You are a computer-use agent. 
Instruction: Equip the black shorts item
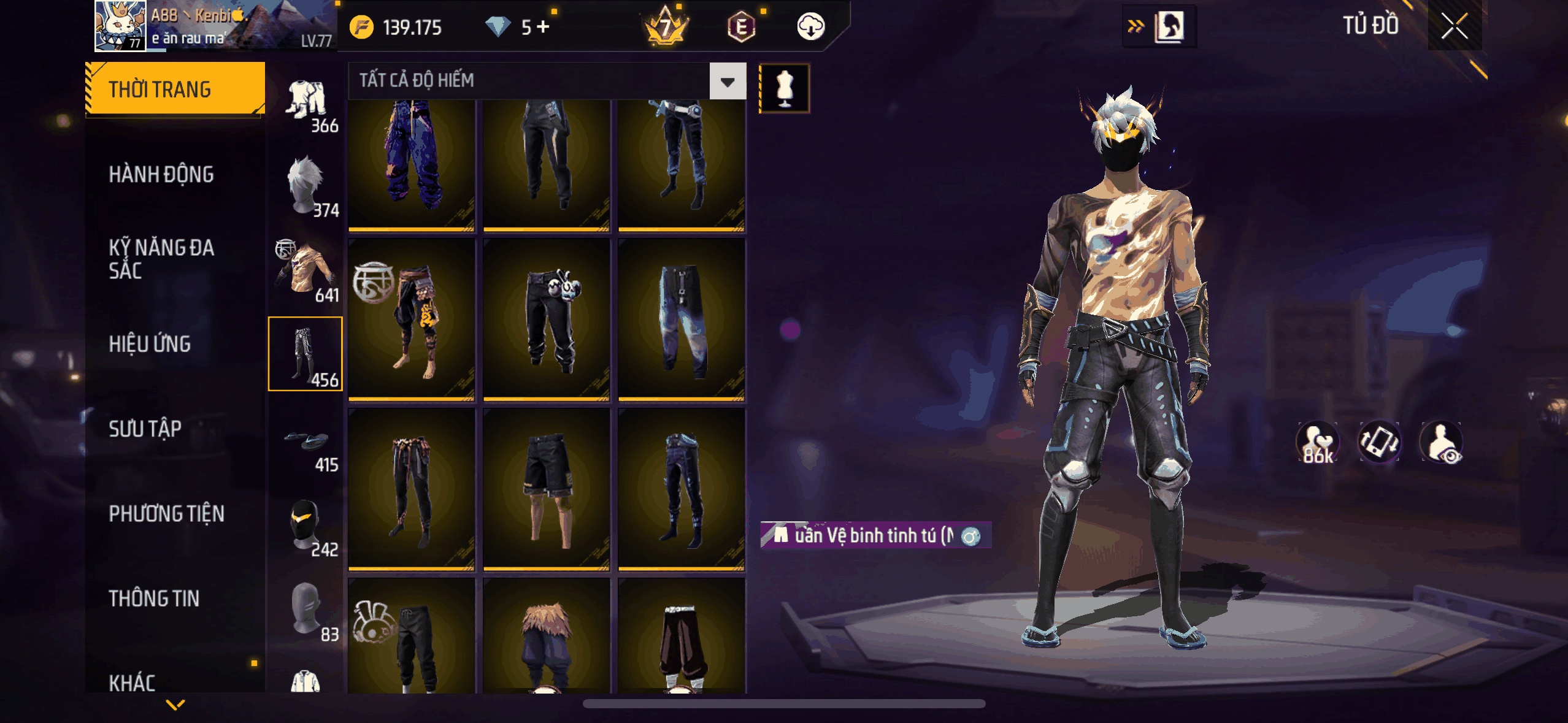pos(546,489)
